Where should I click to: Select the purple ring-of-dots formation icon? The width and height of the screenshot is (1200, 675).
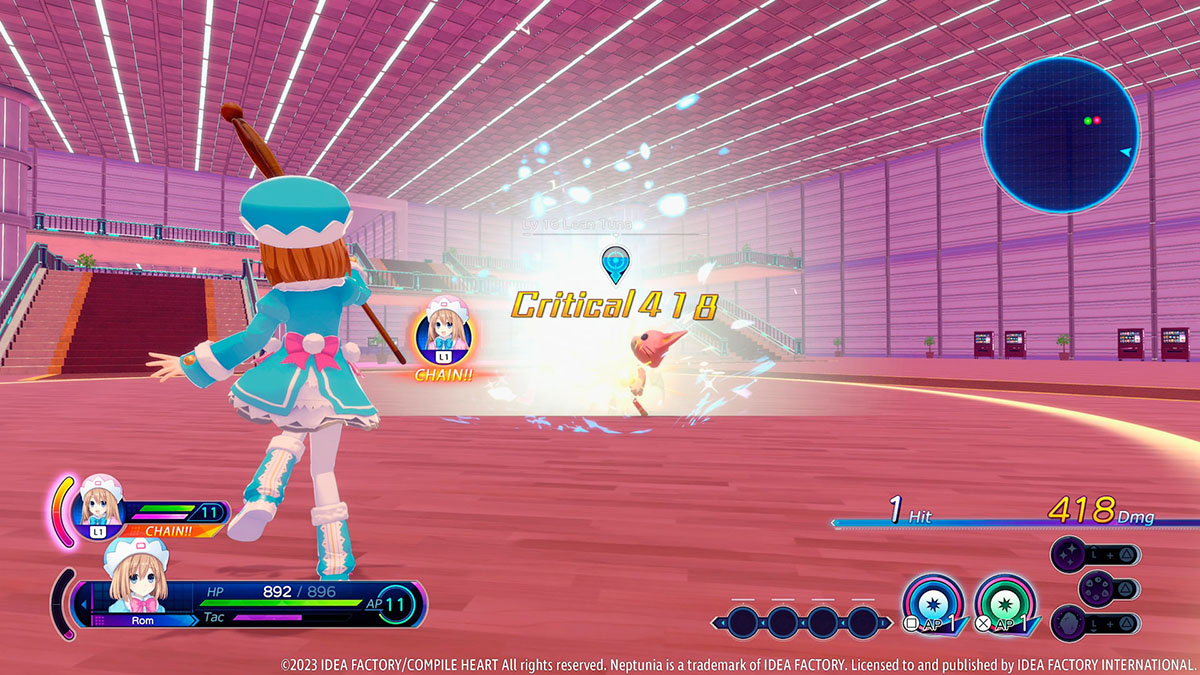click(x=1098, y=588)
